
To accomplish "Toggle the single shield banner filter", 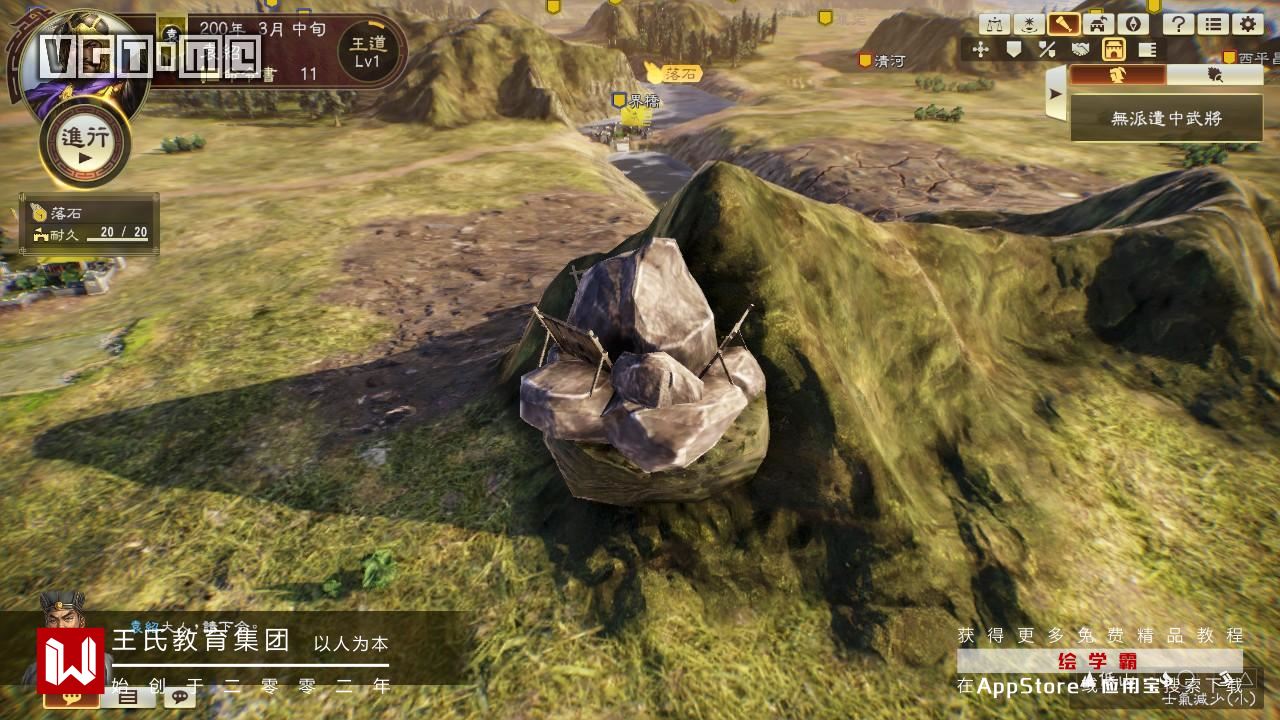I will (1014, 49).
